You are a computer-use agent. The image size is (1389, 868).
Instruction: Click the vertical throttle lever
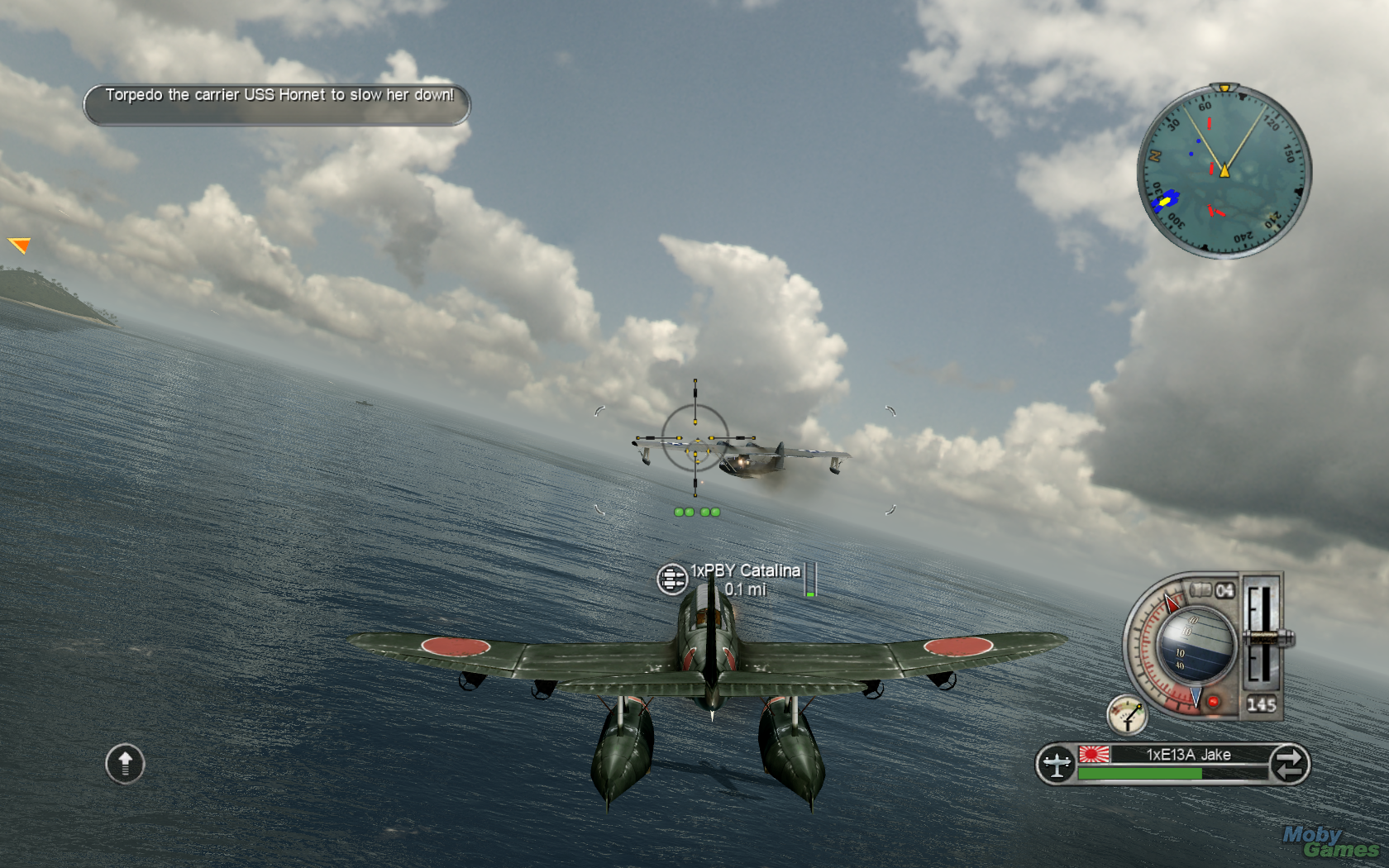coord(1260,637)
